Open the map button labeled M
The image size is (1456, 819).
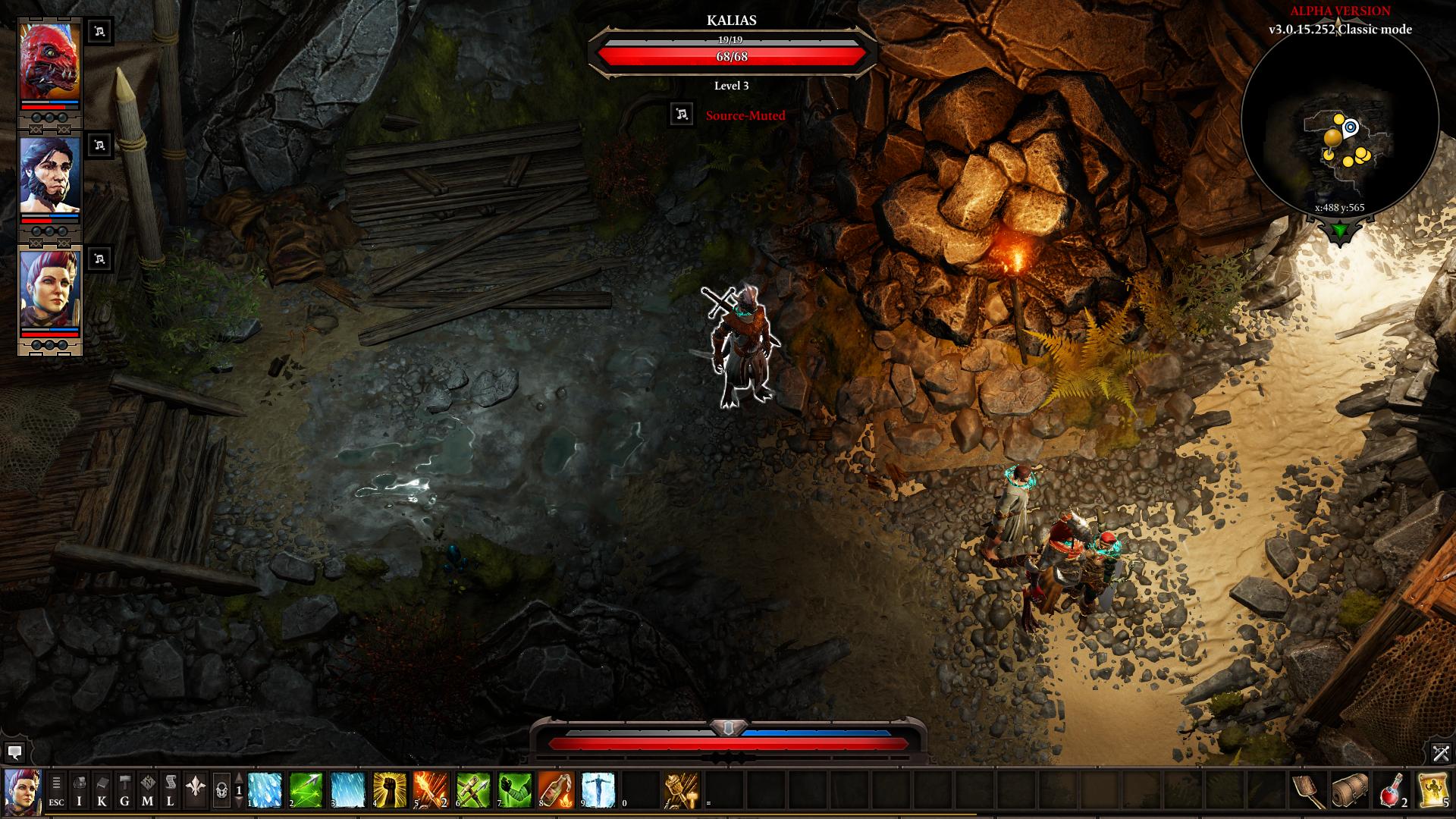point(147,791)
